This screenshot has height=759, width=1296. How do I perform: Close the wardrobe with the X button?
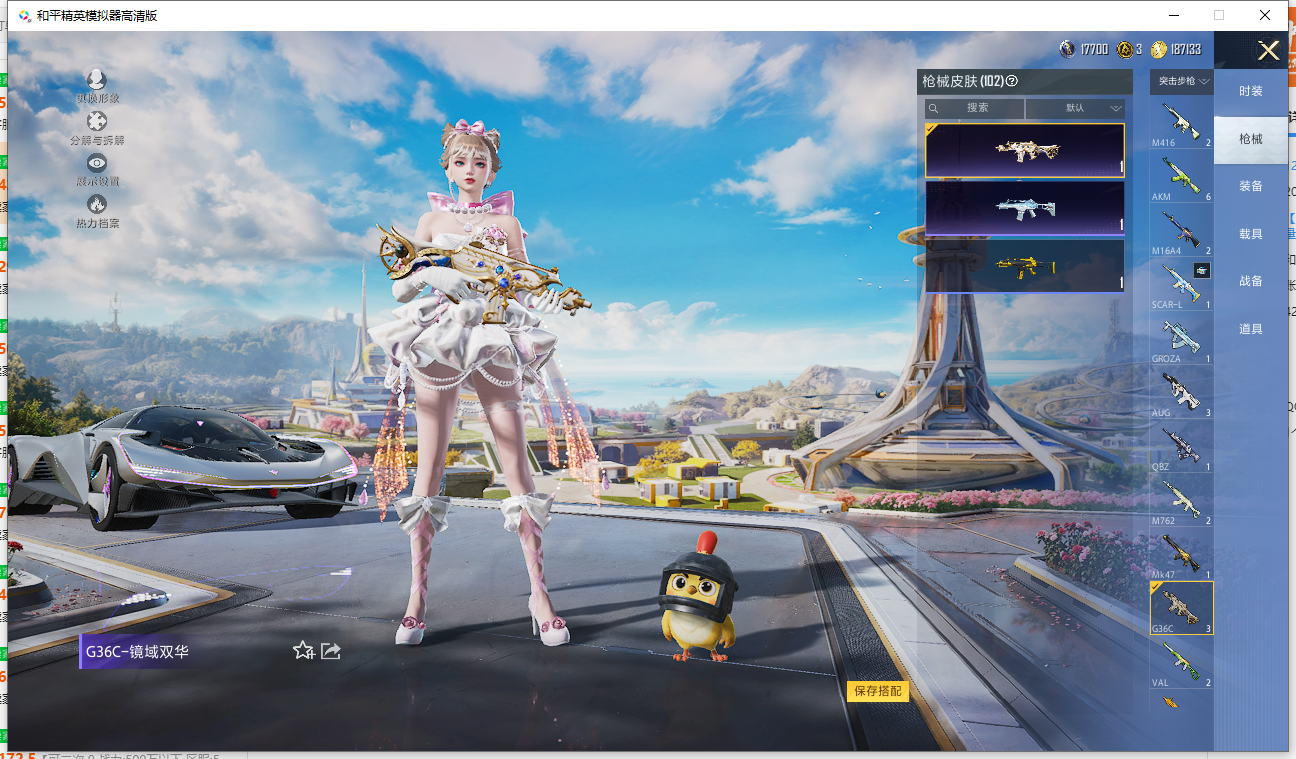click(1268, 51)
